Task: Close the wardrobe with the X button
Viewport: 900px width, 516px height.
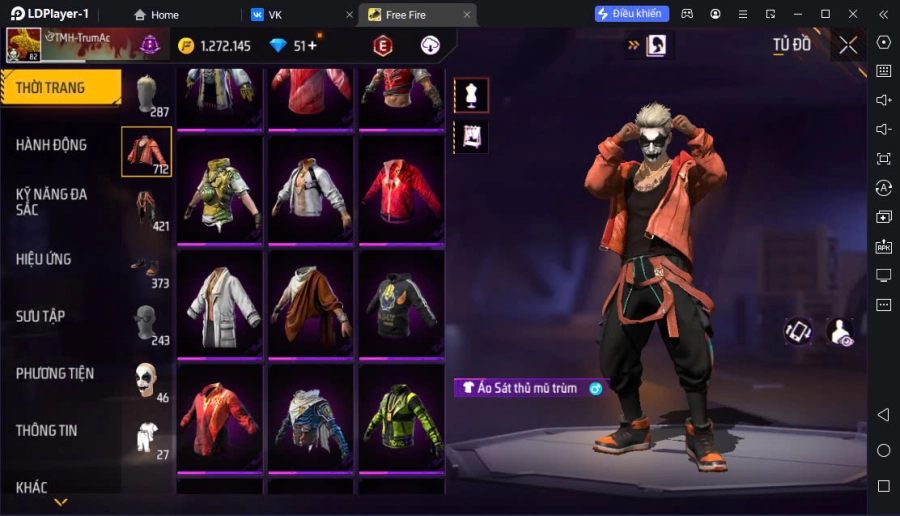Action: 848,45
